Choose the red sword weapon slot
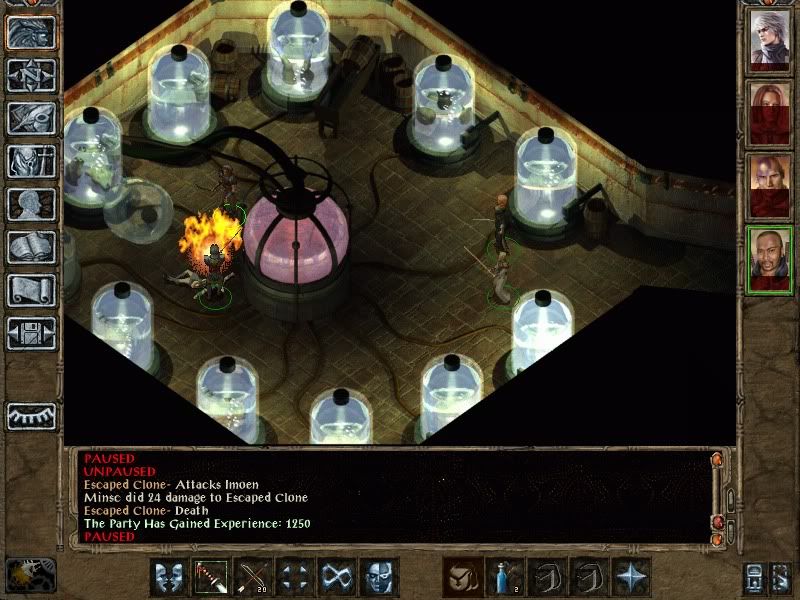Viewport: 800px width, 600px height. click(212, 577)
